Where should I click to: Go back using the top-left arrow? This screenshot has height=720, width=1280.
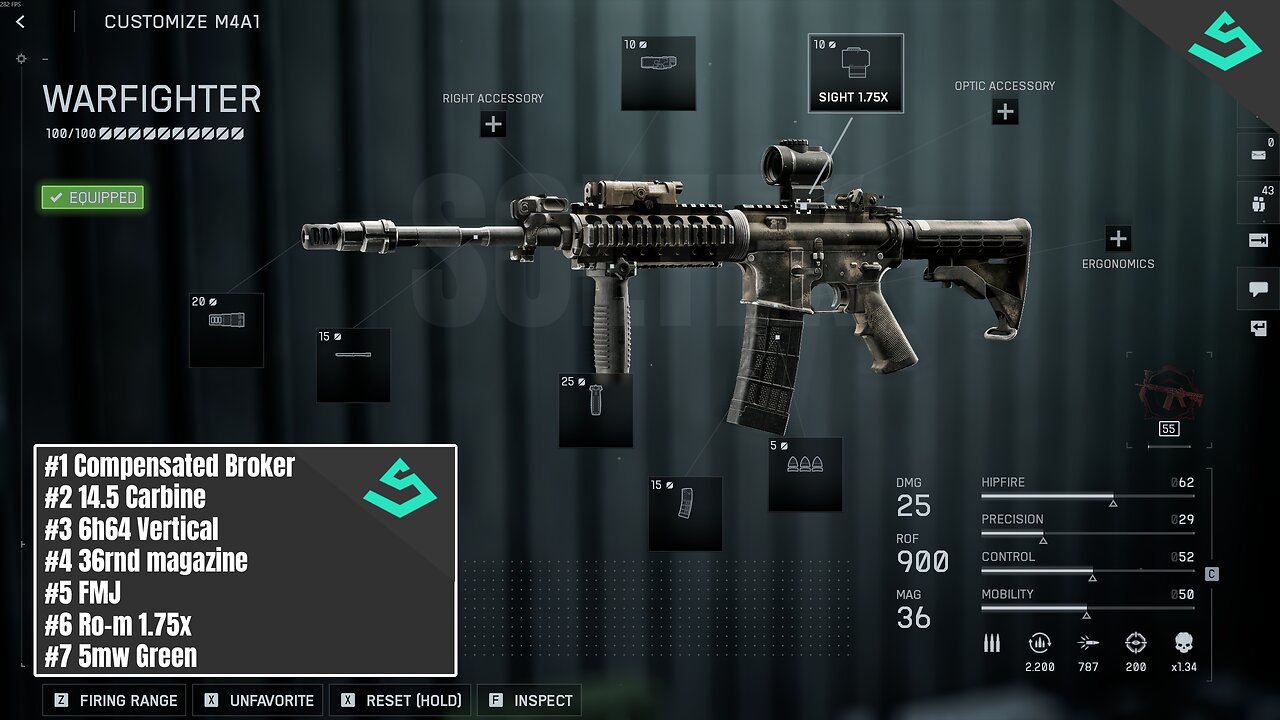coord(20,22)
